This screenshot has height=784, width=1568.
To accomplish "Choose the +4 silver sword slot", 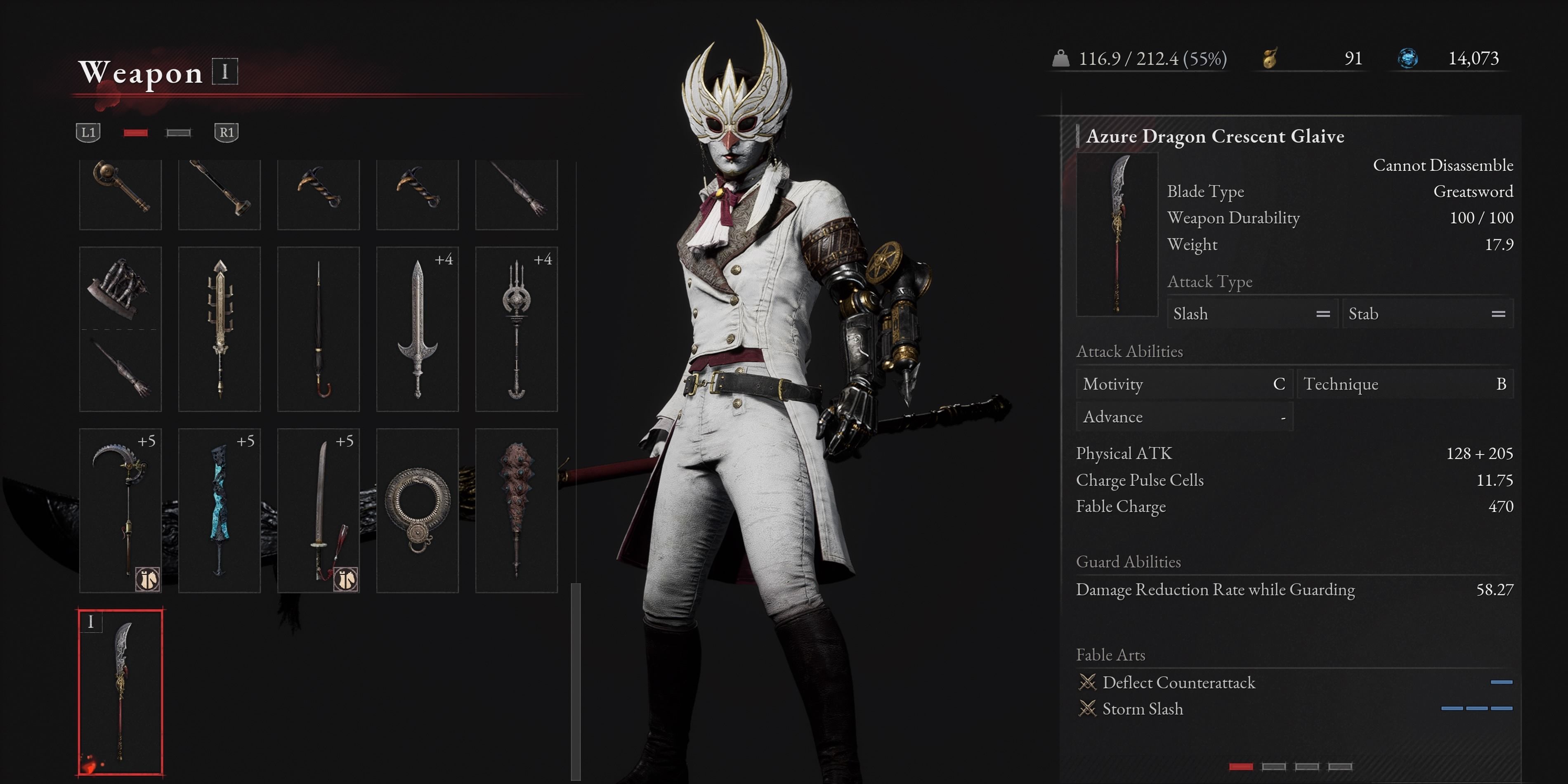I will click(x=417, y=329).
